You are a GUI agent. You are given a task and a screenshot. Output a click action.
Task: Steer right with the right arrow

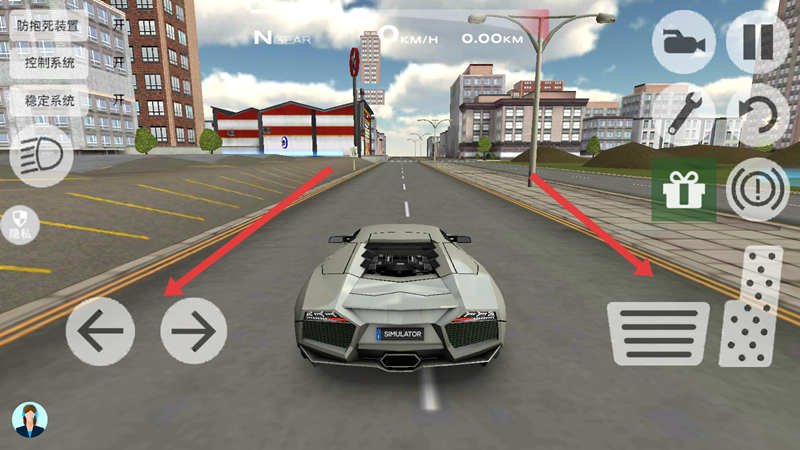[194, 331]
